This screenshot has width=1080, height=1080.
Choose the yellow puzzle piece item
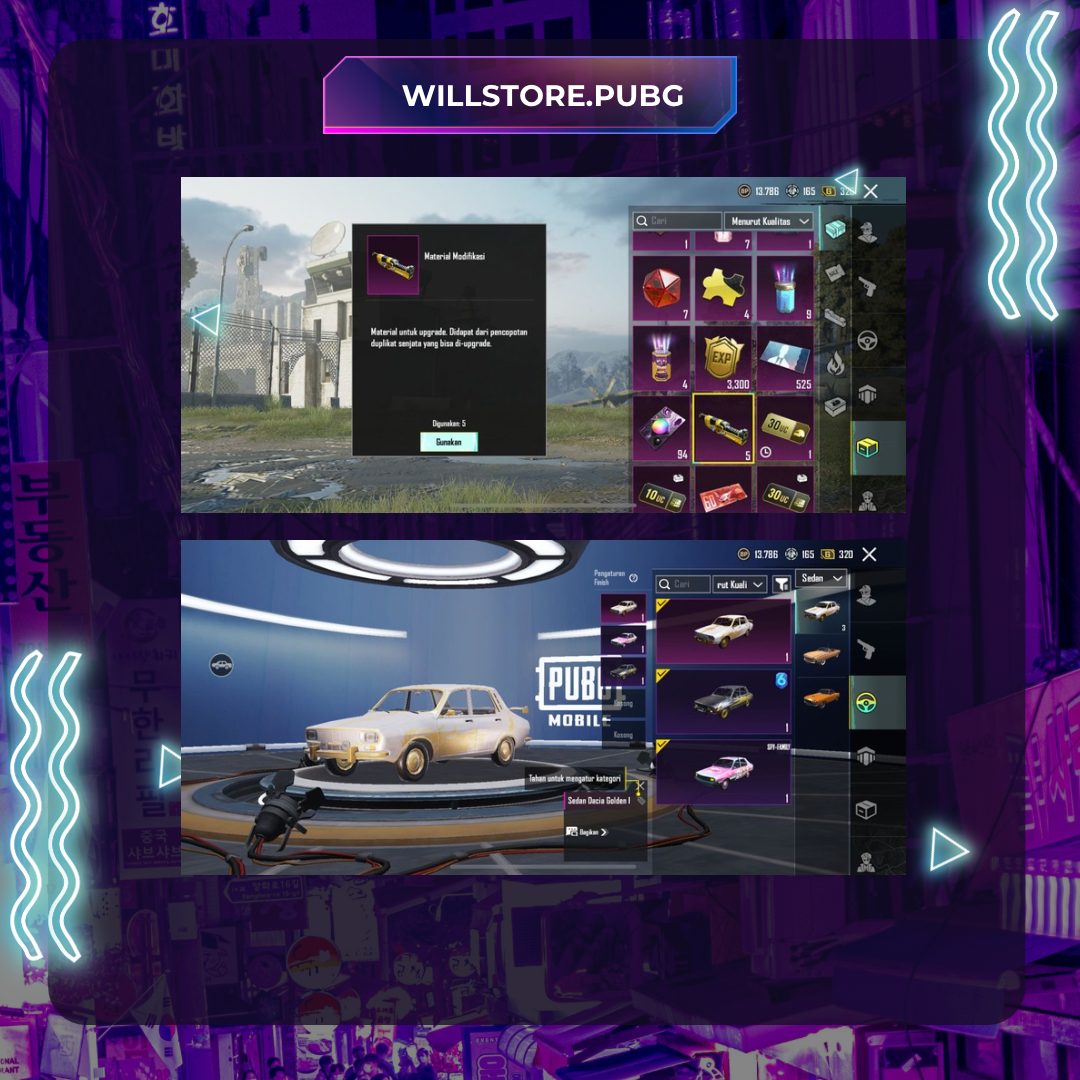tap(723, 288)
